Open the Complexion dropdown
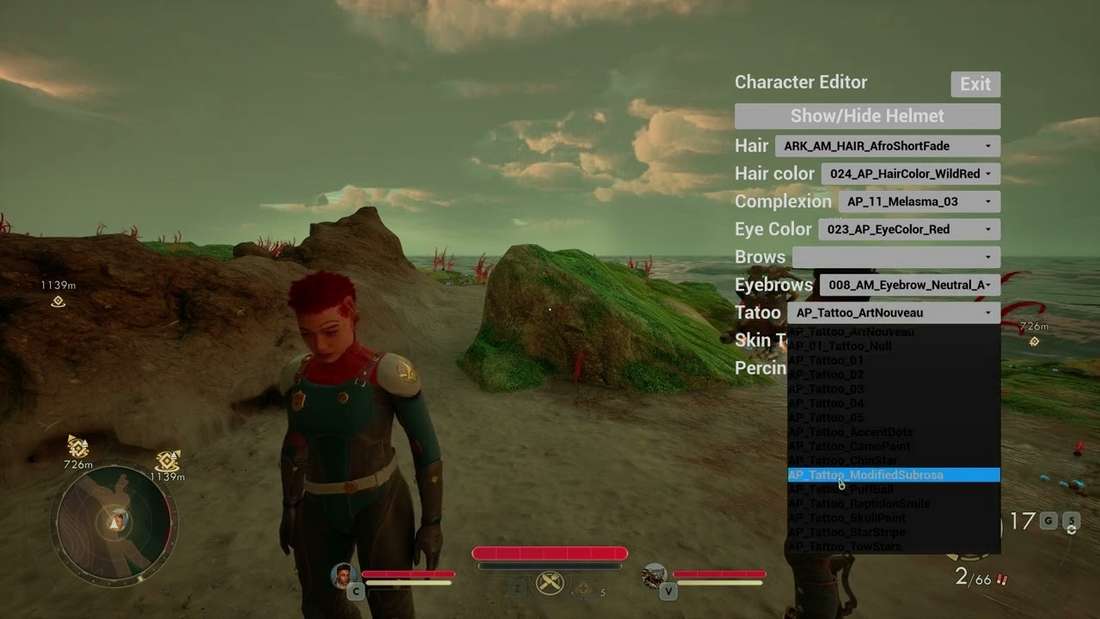 [918, 202]
